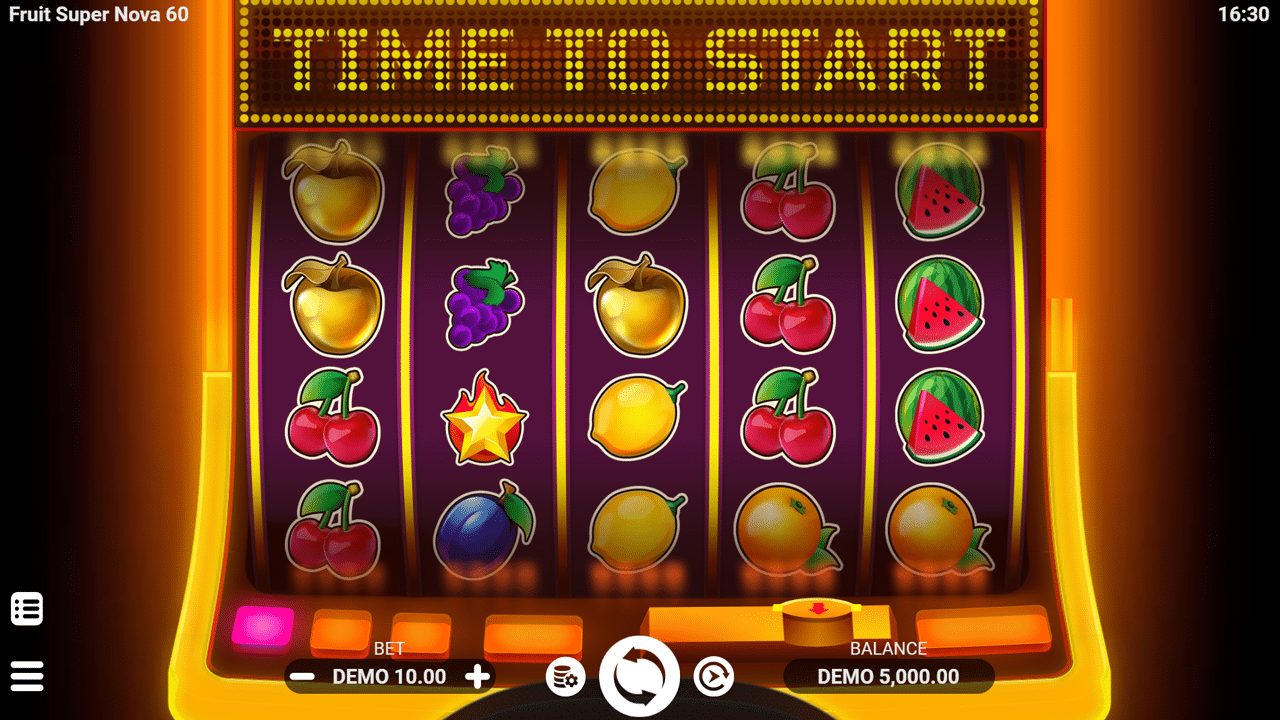This screenshot has width=1280, height=720.
Task: Click the TIME TO START marquee display
Action: [640, 60]
